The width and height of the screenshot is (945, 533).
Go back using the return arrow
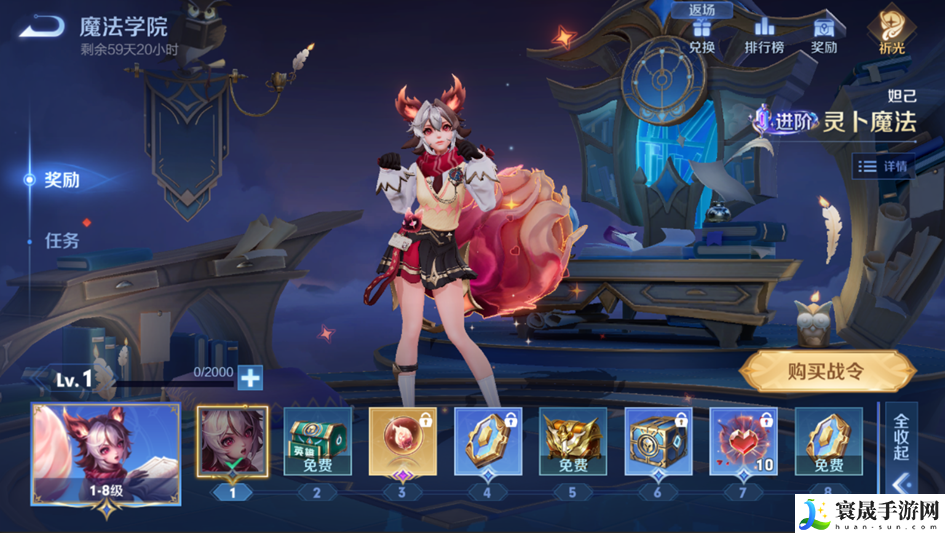point(39,27)
